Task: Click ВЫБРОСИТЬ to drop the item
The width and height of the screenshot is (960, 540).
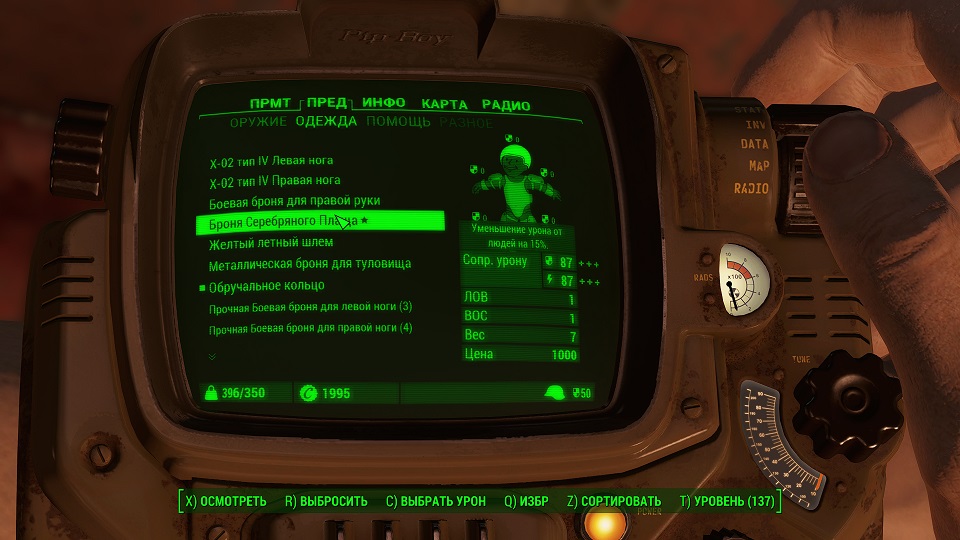Action: 327,501
